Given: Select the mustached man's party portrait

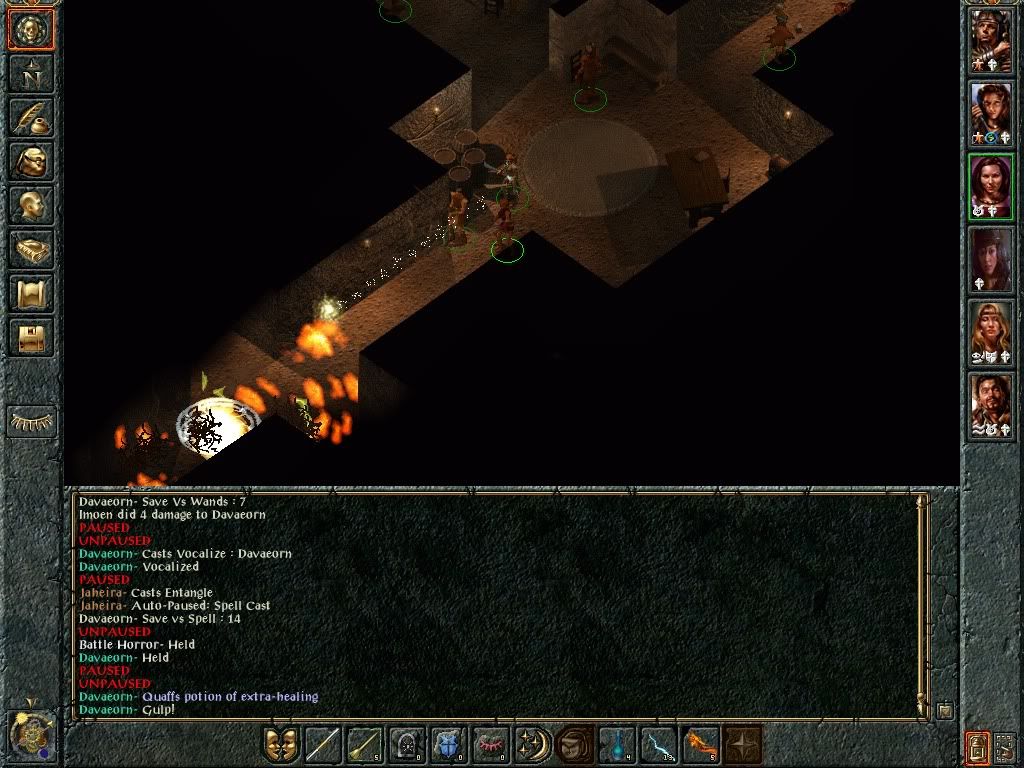Looking at the screenshot, I should [991, 405].
